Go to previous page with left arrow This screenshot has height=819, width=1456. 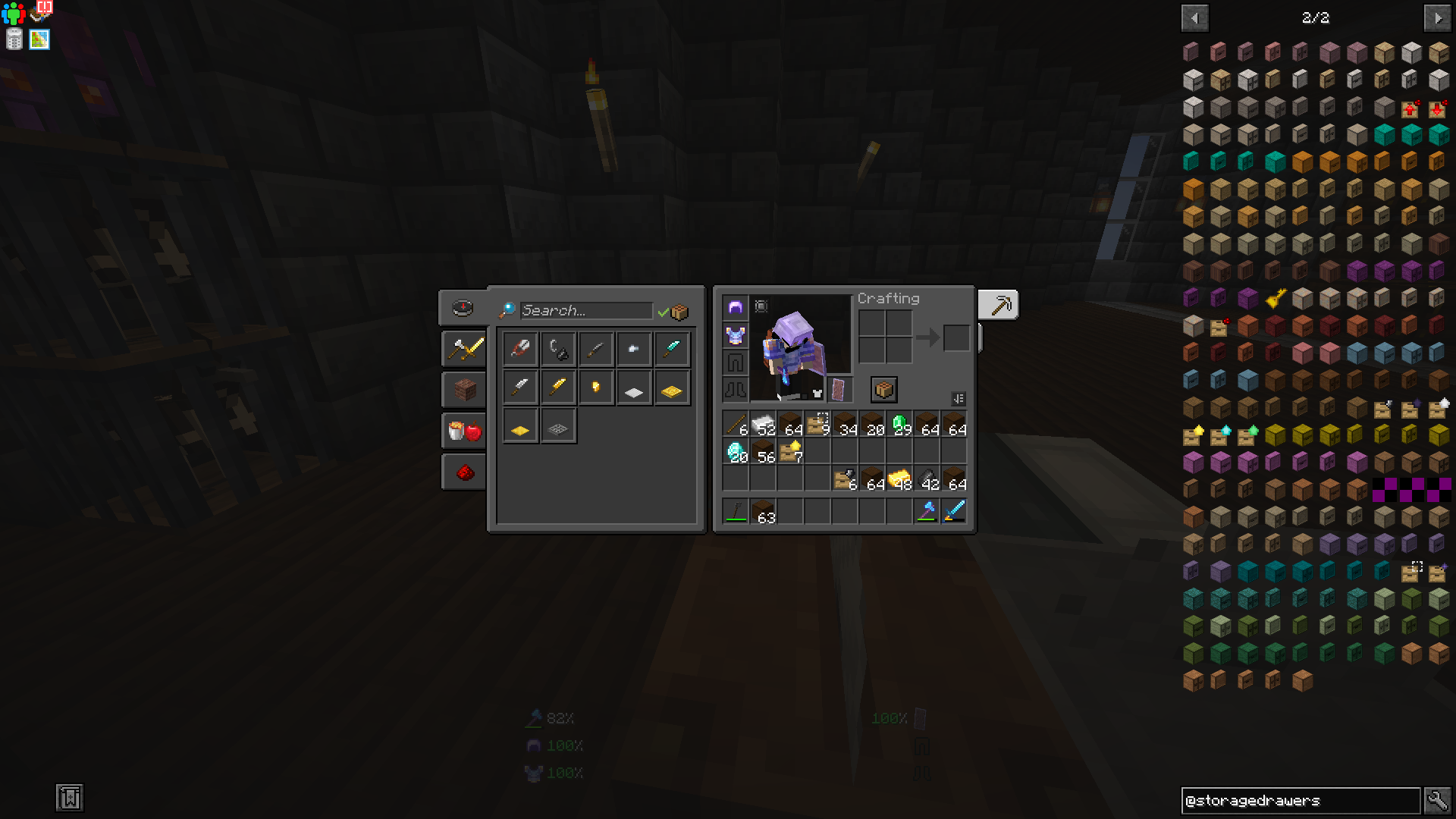click(x=1194, y=17)
